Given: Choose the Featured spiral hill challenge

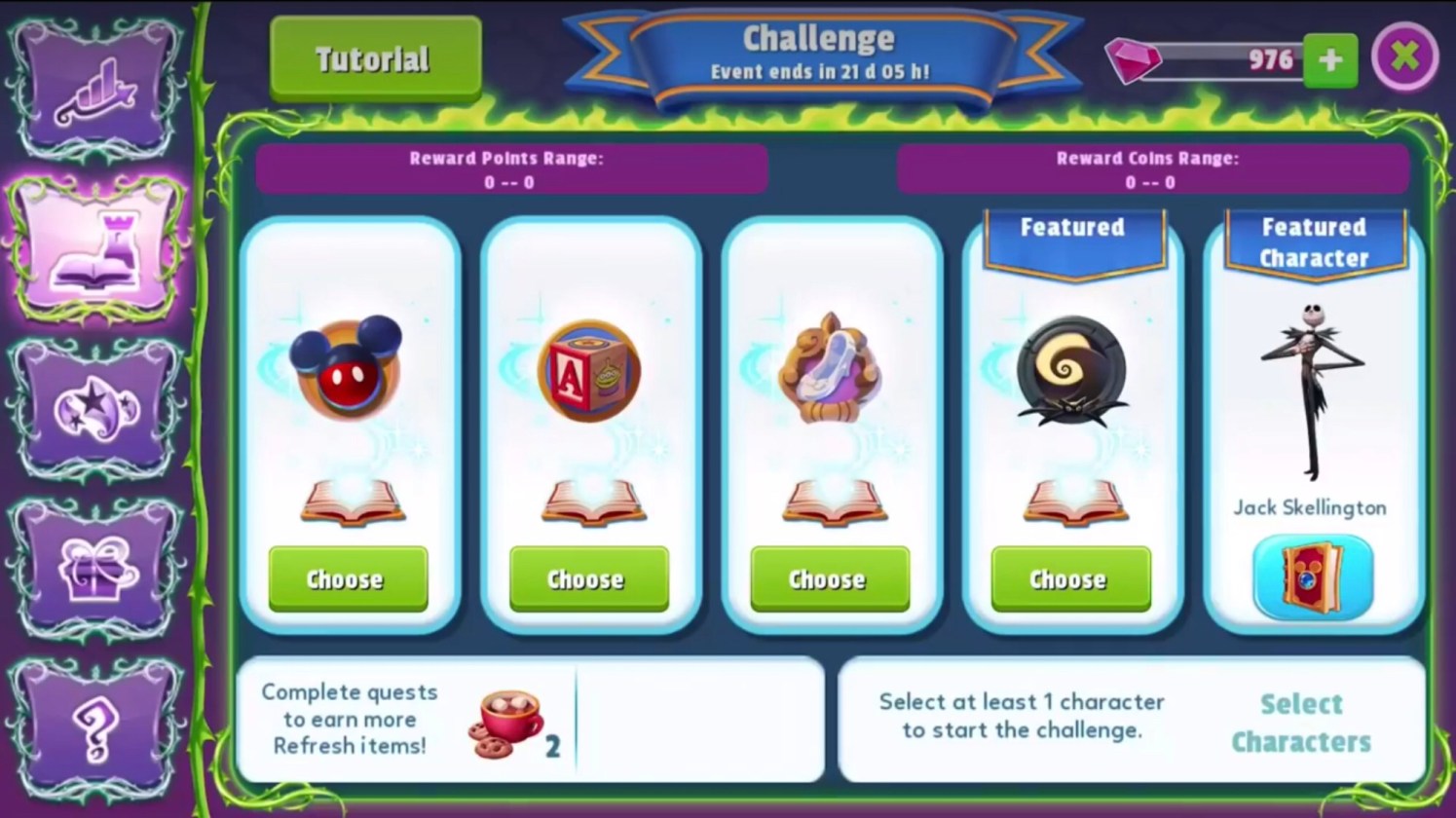Looking at the screenshot, I should [1069, 579].
